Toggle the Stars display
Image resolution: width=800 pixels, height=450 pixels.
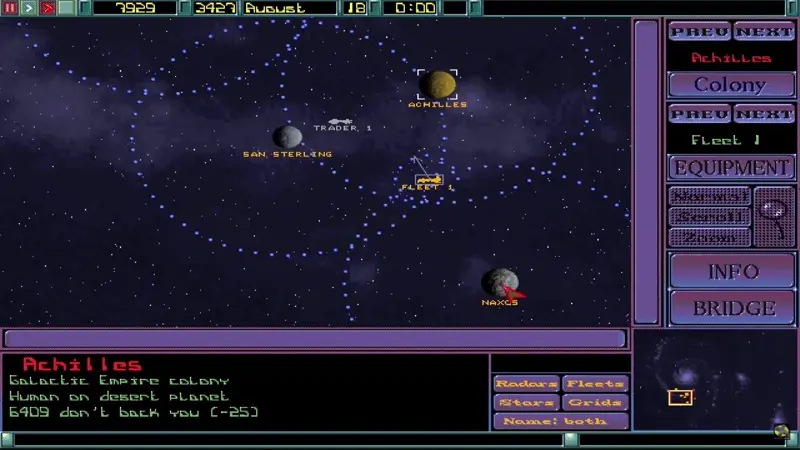click(526, 403)
